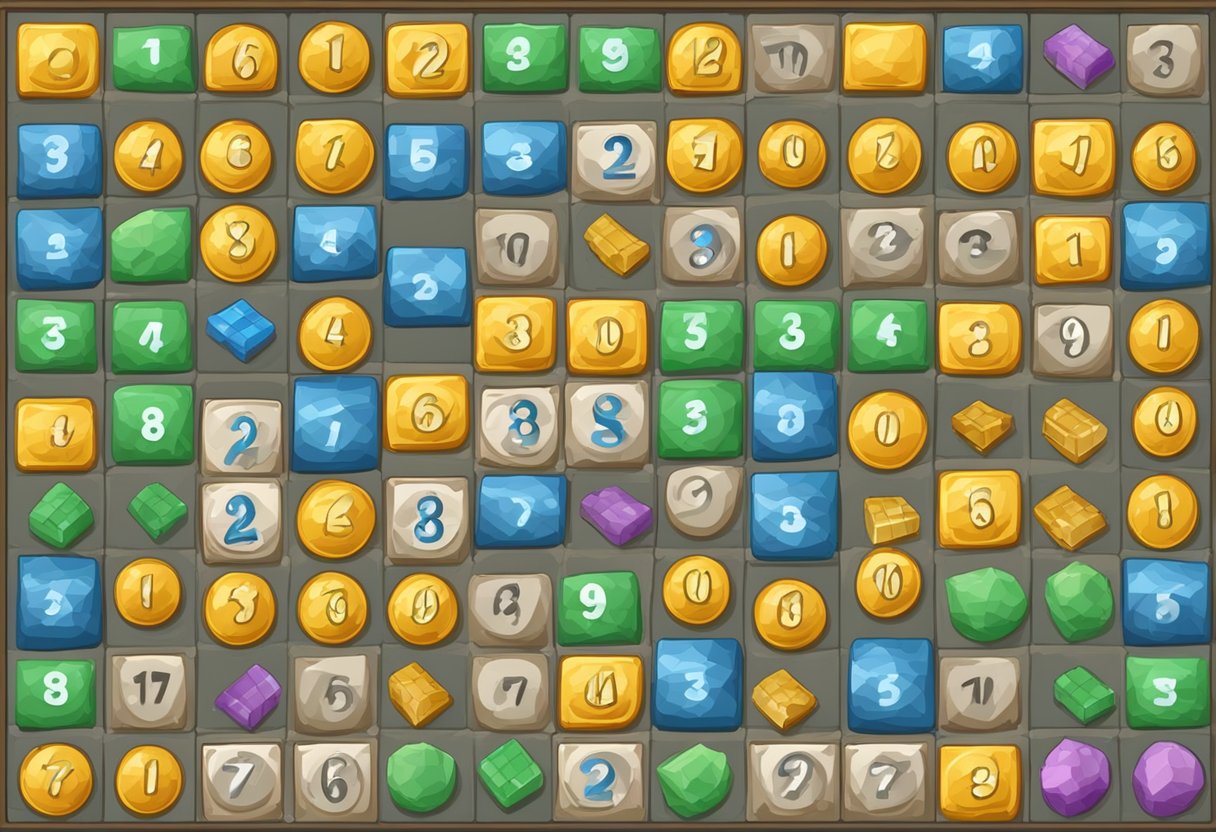The height and width of the screenshot is (832, 1216).
Task: Pick the gold coin marked 12
Action: pyautogui.click(x=704, y=58)
